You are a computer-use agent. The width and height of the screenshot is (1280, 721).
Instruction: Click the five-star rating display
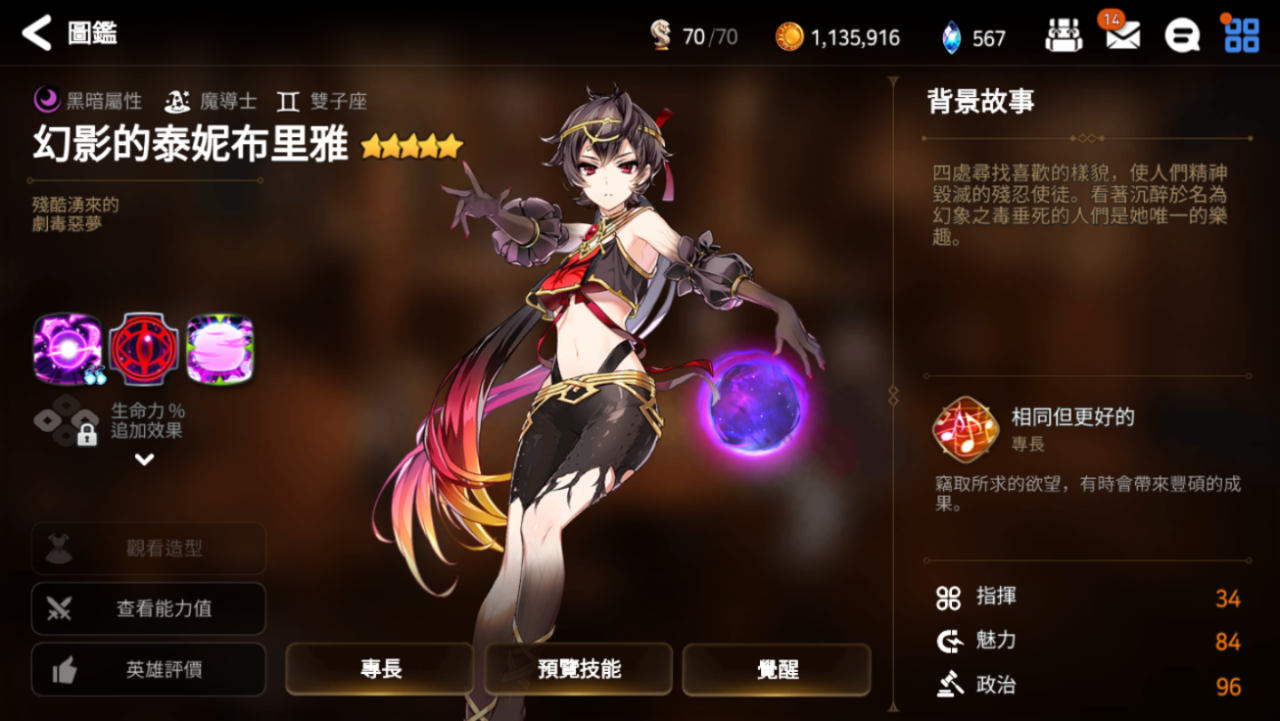[x=413, y=147]
